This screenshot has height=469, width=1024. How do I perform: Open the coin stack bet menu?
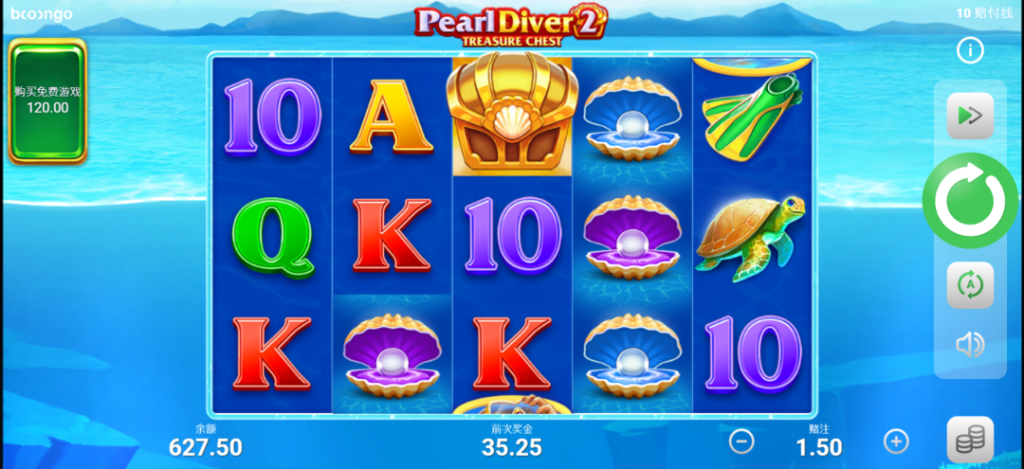pos(969,441)
